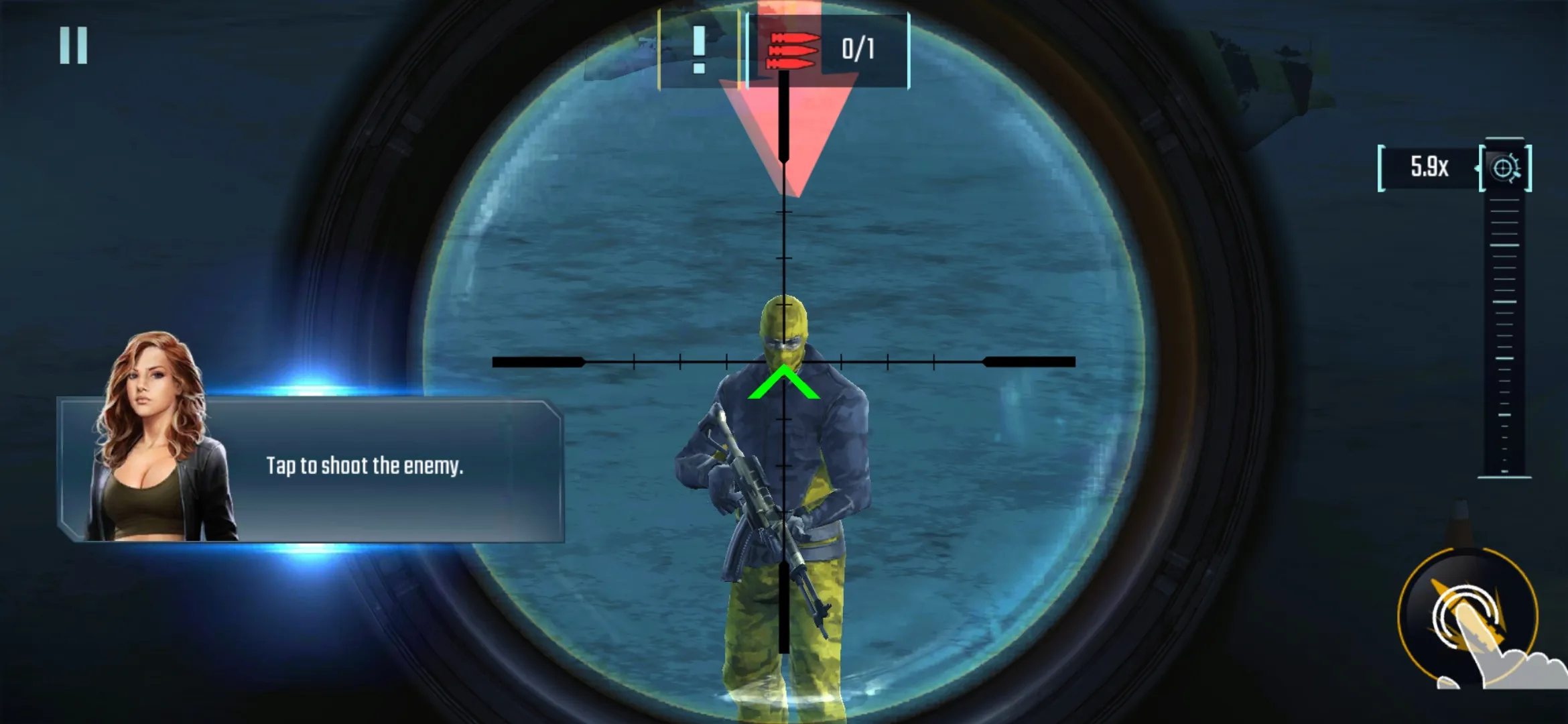Select the exclamation mark objective alert icon
Viewport: 1568px width, 724px height.
pyautogui.click(x=700, y=50)
